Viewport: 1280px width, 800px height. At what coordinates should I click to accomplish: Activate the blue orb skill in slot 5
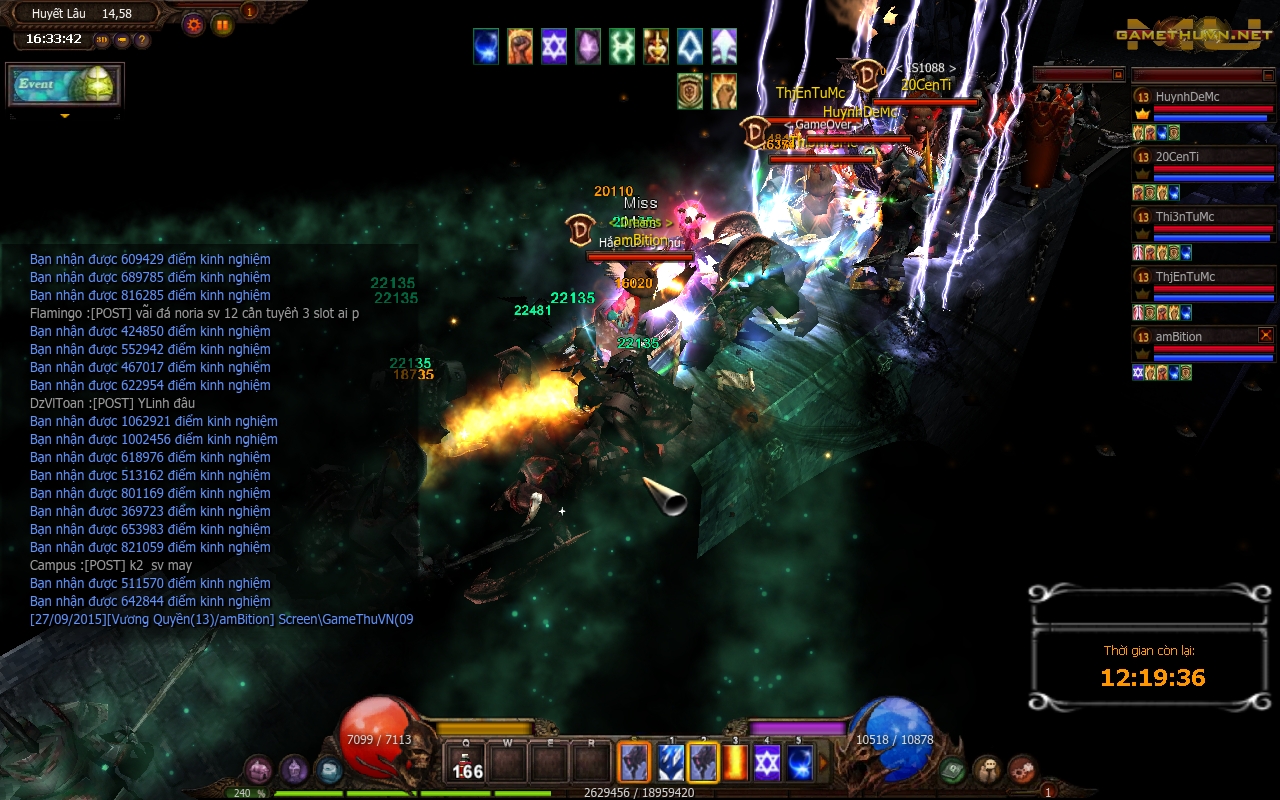click(799, 763)
